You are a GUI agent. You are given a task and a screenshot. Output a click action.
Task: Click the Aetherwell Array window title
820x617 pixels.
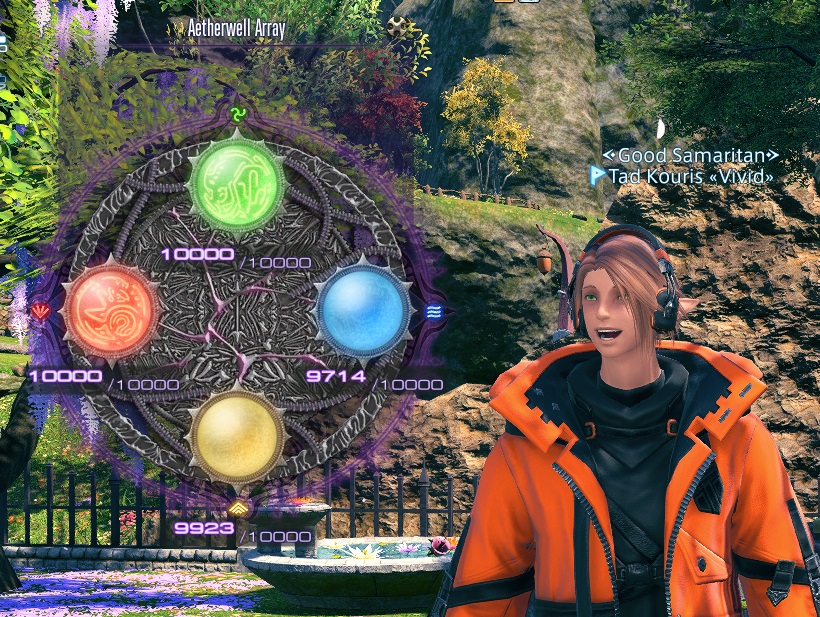tap(237, 29)
